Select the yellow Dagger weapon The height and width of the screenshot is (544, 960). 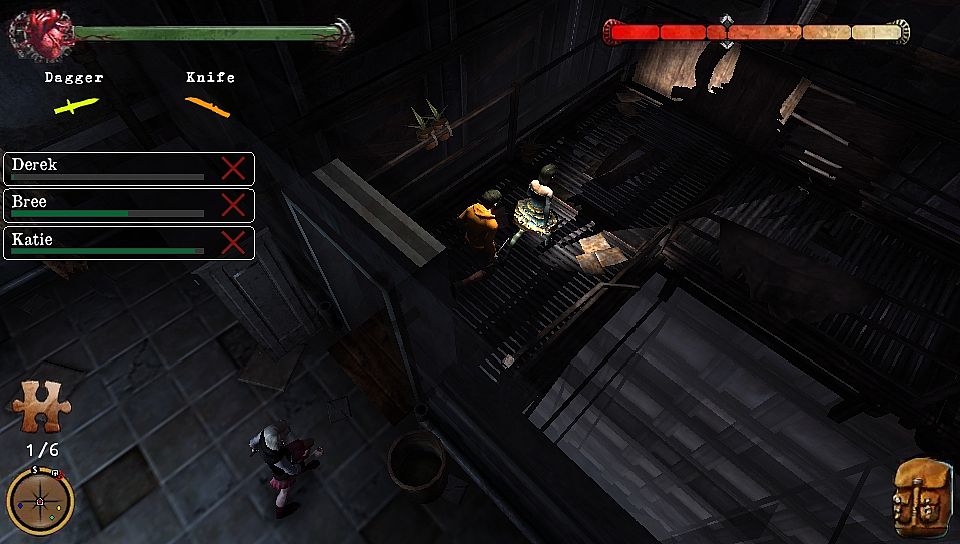pyautogui.click(x=76, y=105)
